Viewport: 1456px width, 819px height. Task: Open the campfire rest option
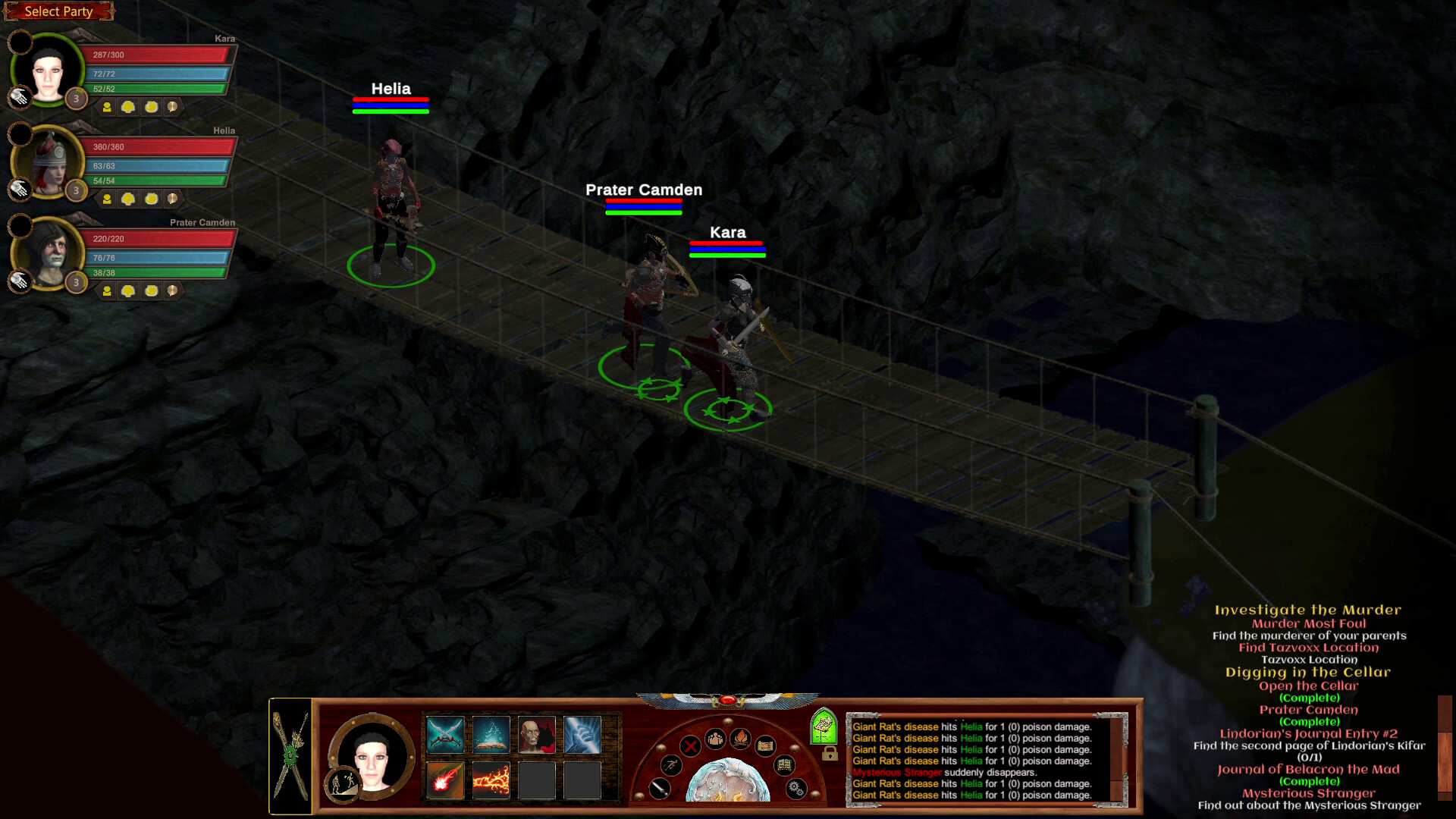pos(740,740)
